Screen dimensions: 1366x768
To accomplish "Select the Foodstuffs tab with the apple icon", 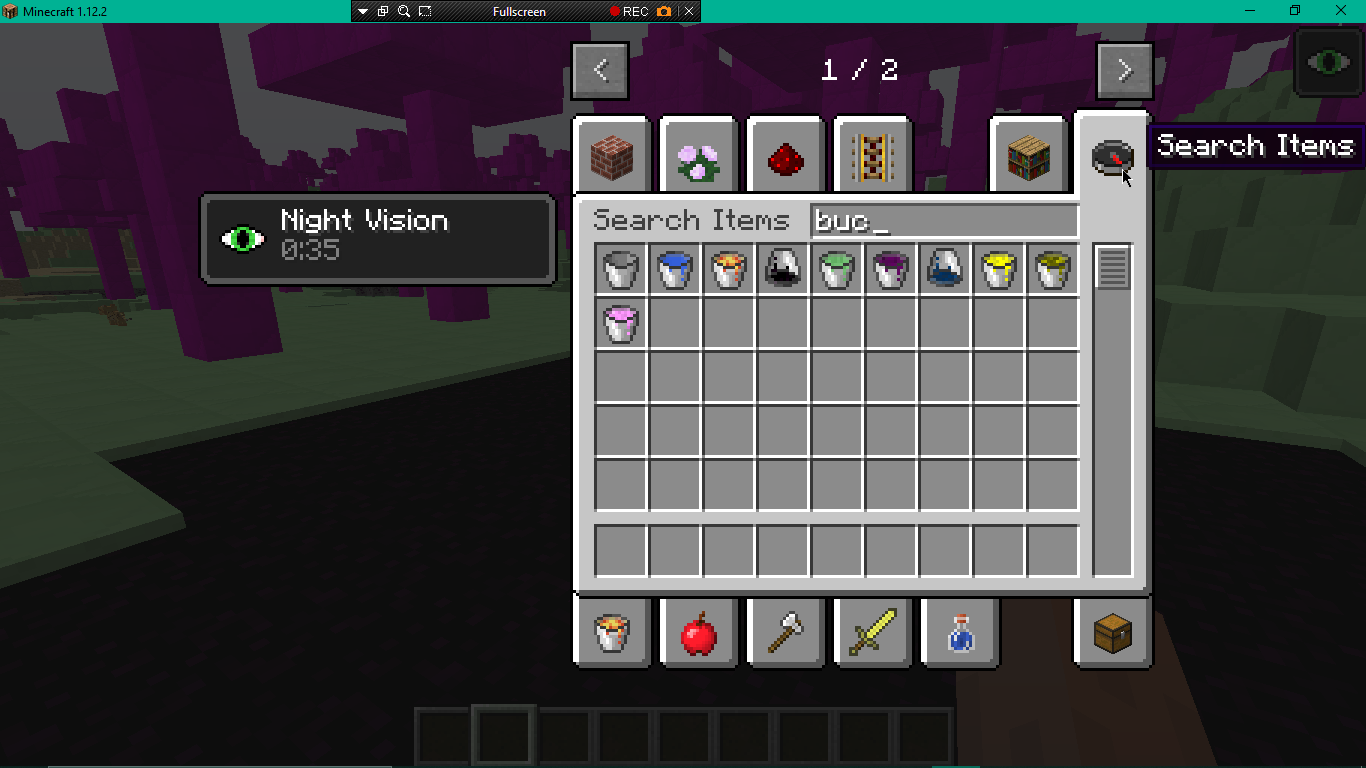I will 697,632.
